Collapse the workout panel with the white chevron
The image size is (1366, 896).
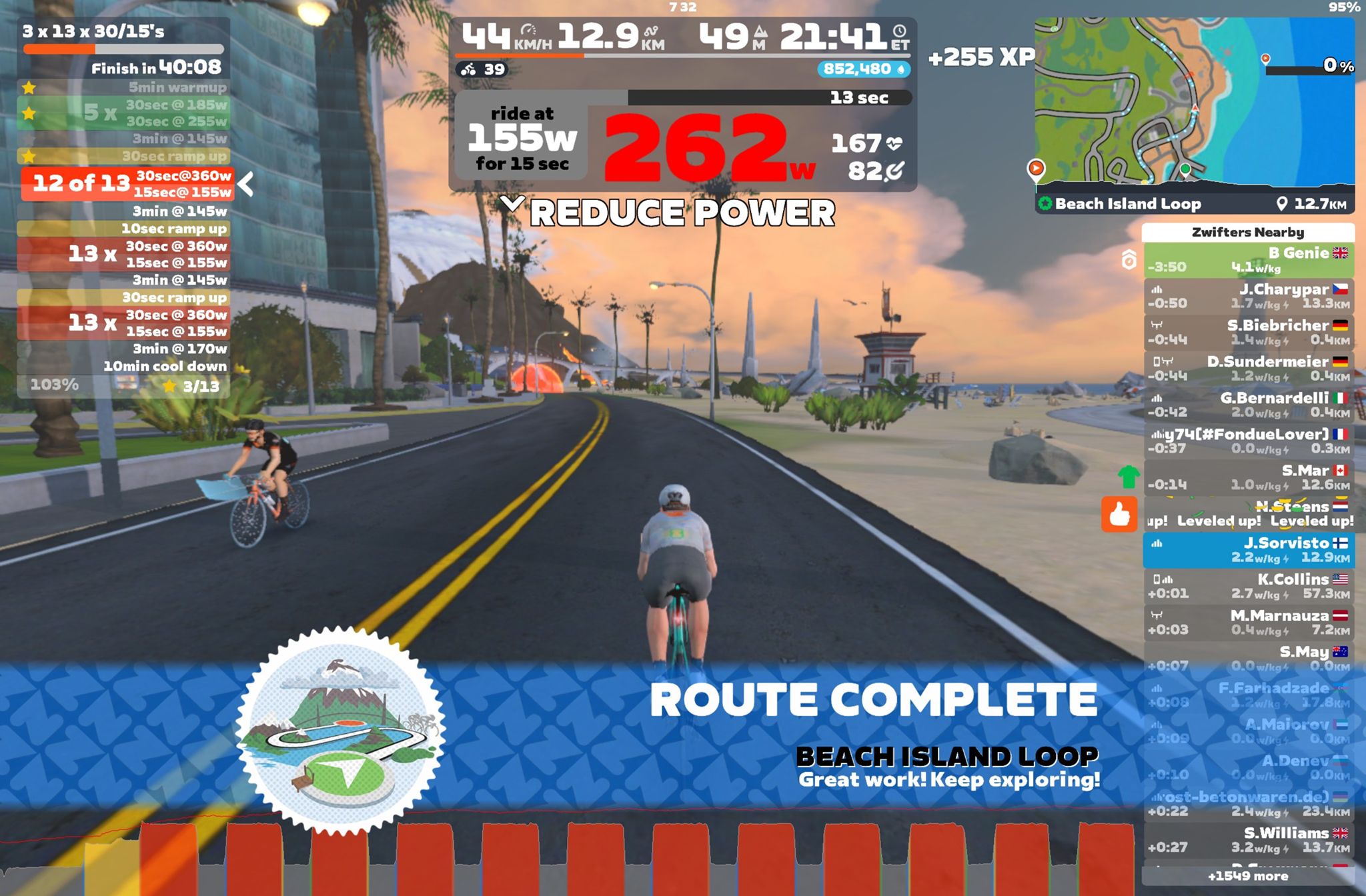click(x=246, y=184)
